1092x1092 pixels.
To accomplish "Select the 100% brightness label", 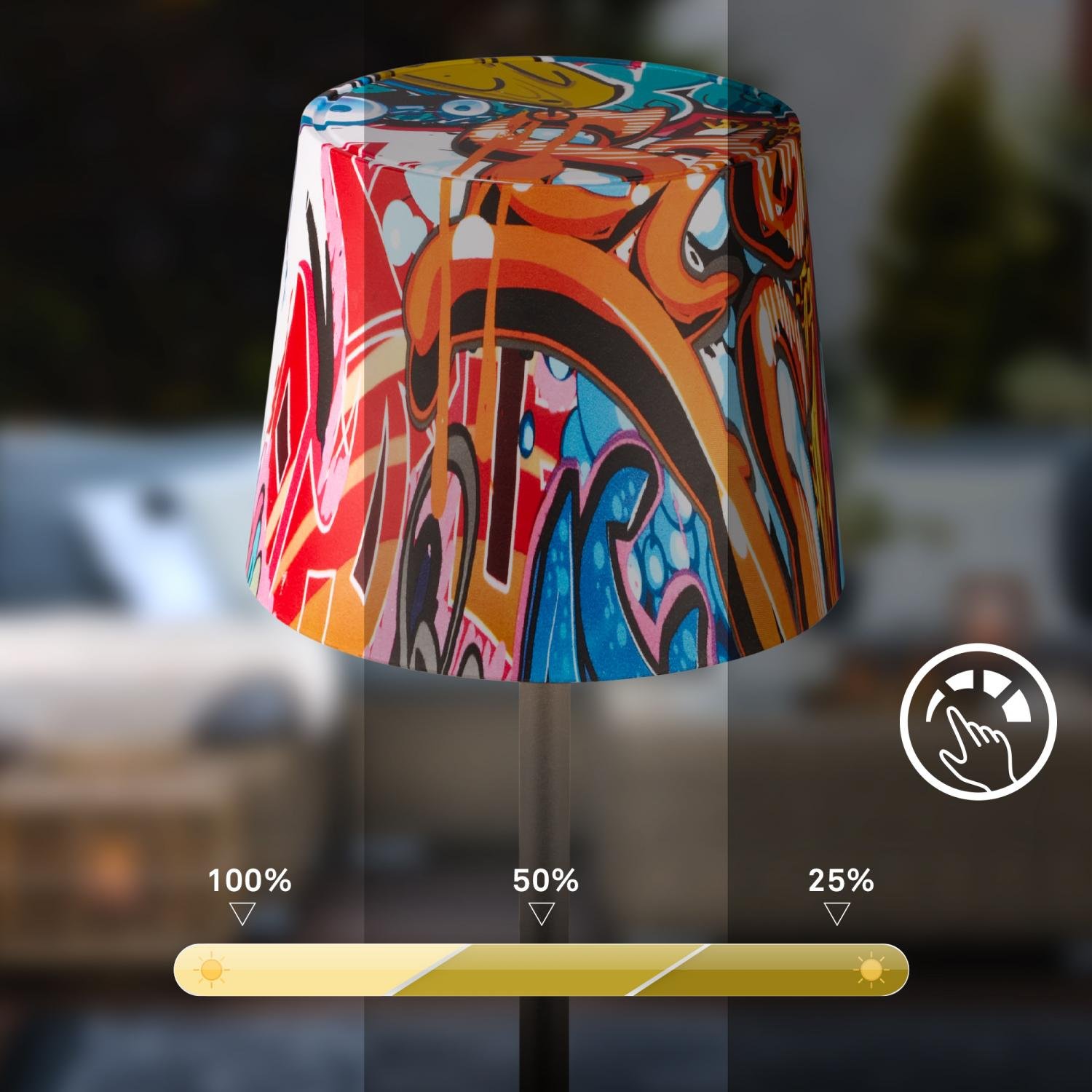I will coord(250,881).
